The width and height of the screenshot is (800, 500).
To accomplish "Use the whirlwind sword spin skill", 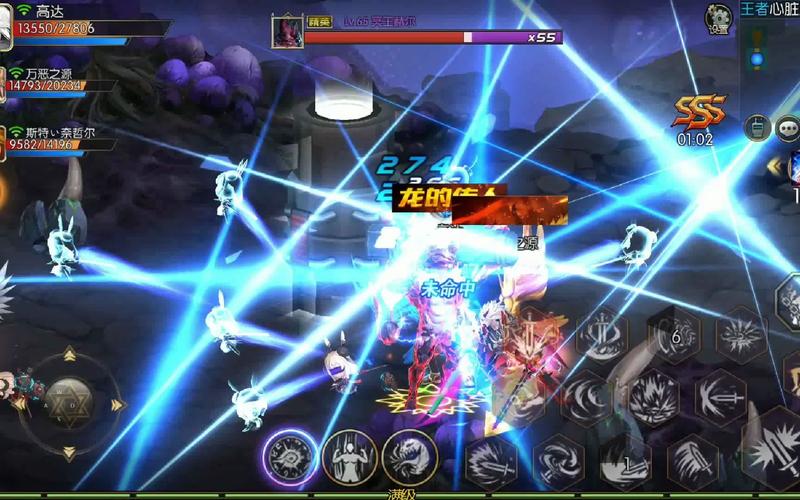I will 558,462.
